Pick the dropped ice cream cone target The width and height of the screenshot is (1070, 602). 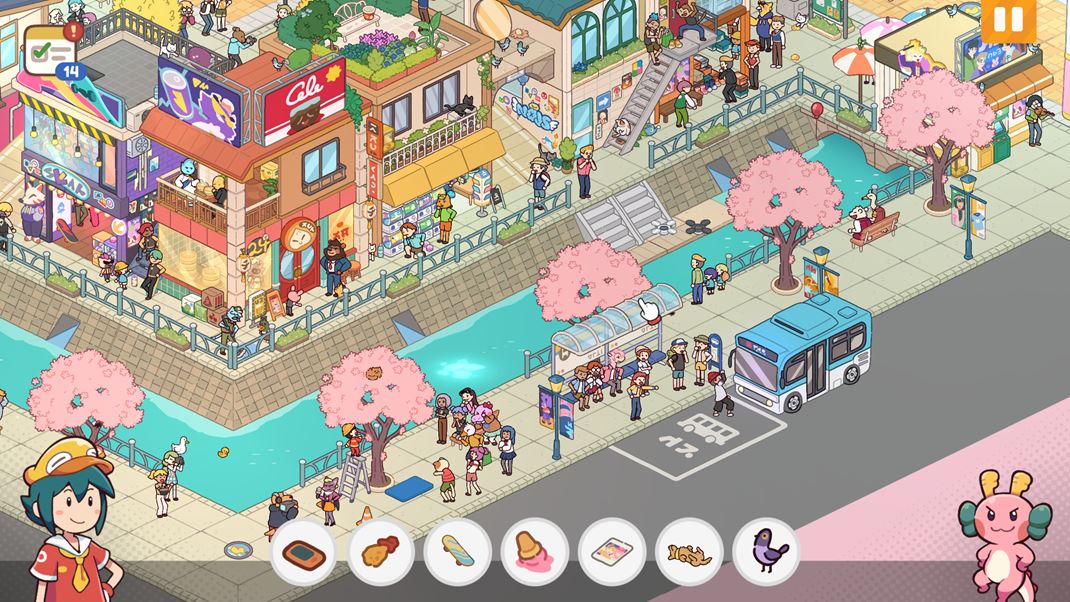tap(534, 552)
